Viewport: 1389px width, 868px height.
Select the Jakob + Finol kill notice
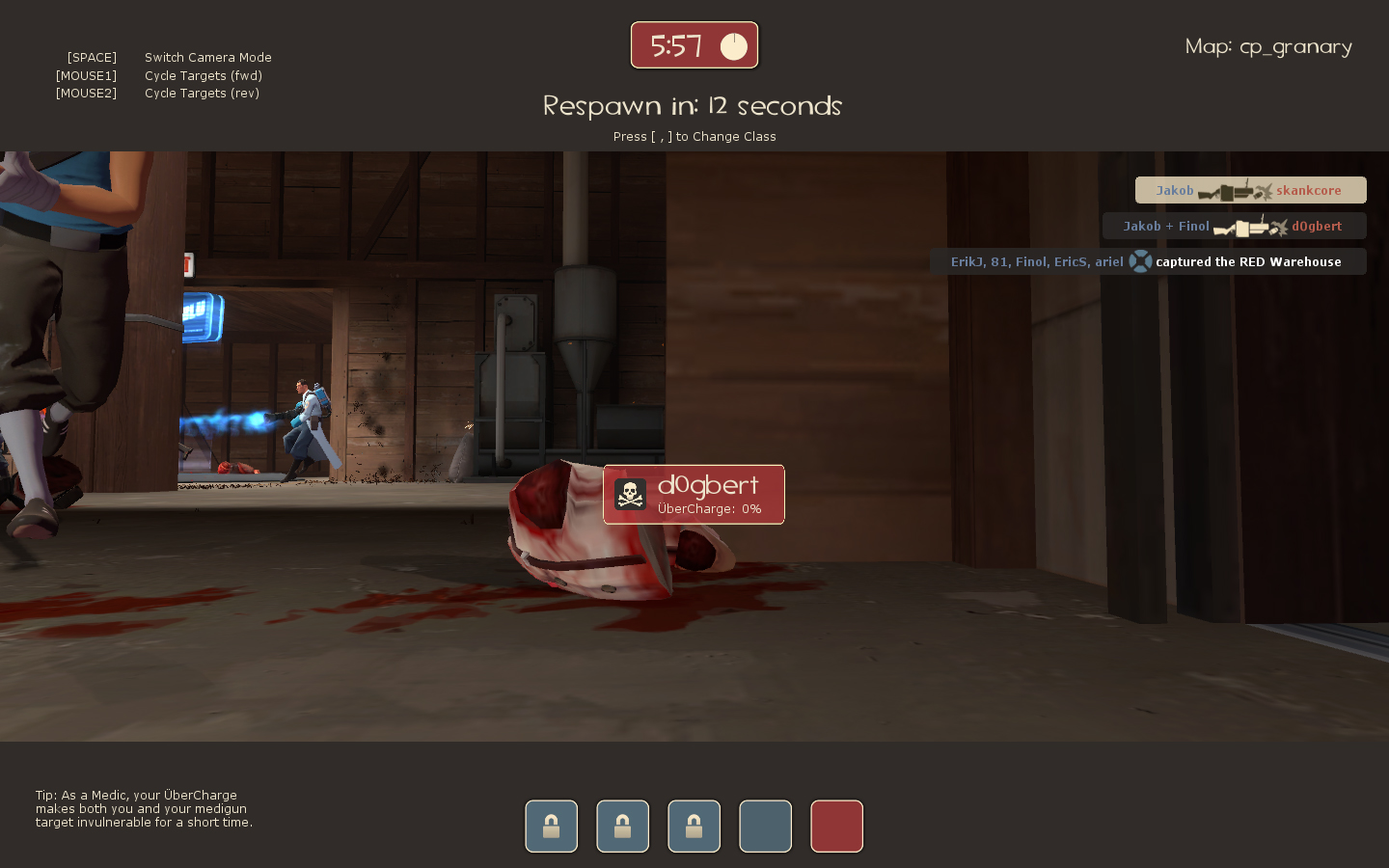1234,226
